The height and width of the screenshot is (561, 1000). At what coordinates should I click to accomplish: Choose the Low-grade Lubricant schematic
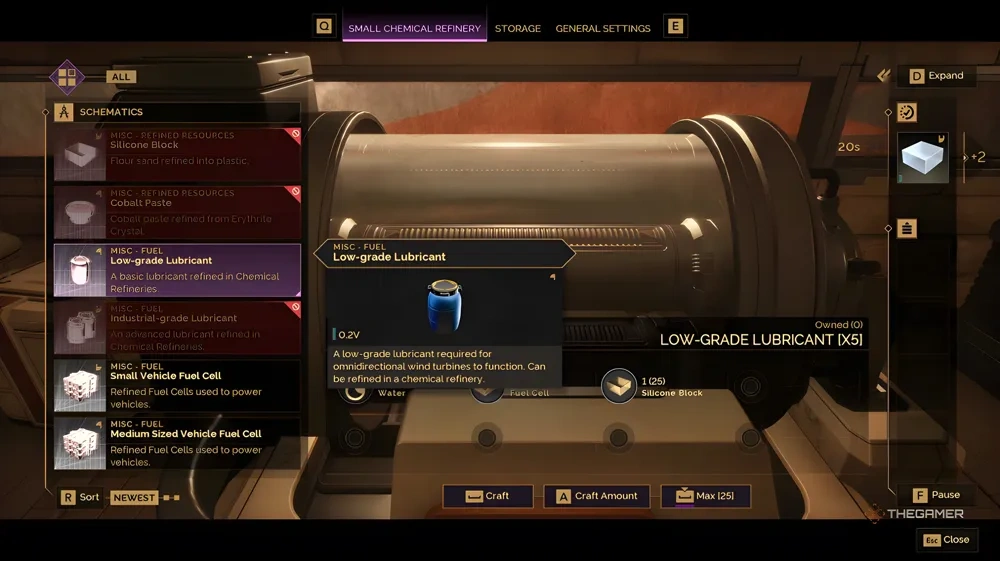(177, 270)
